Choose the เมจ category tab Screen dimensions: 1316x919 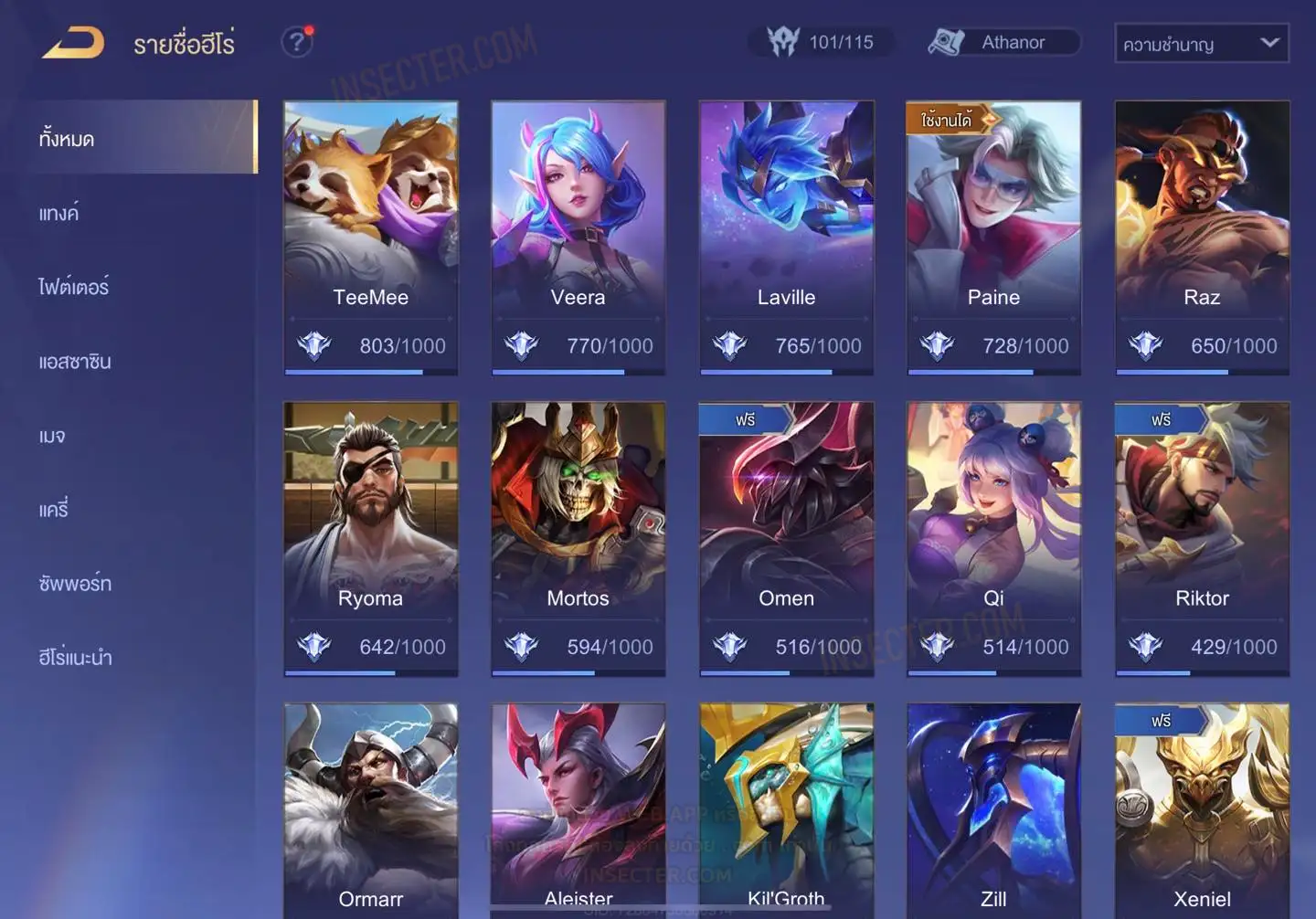(x=52, y=435)
